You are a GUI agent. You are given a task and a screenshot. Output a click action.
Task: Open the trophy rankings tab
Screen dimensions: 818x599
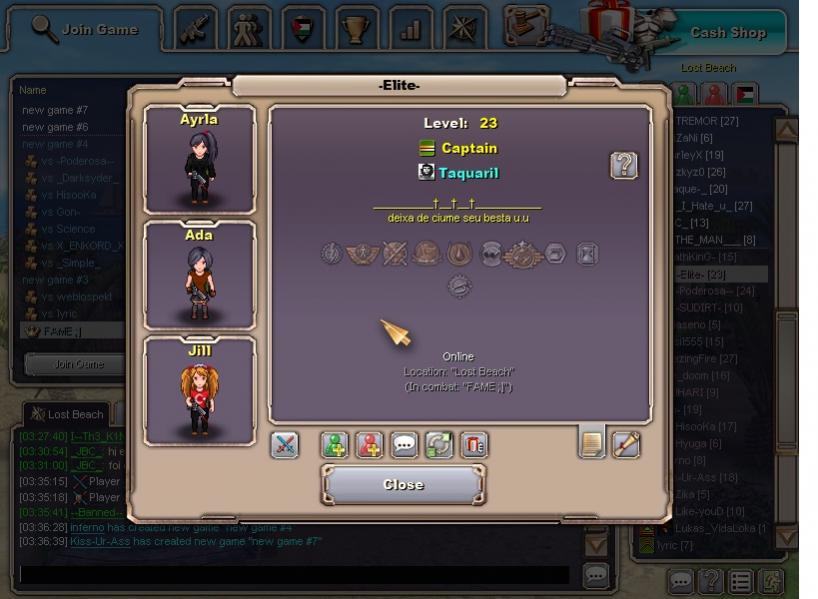[356, 30]
